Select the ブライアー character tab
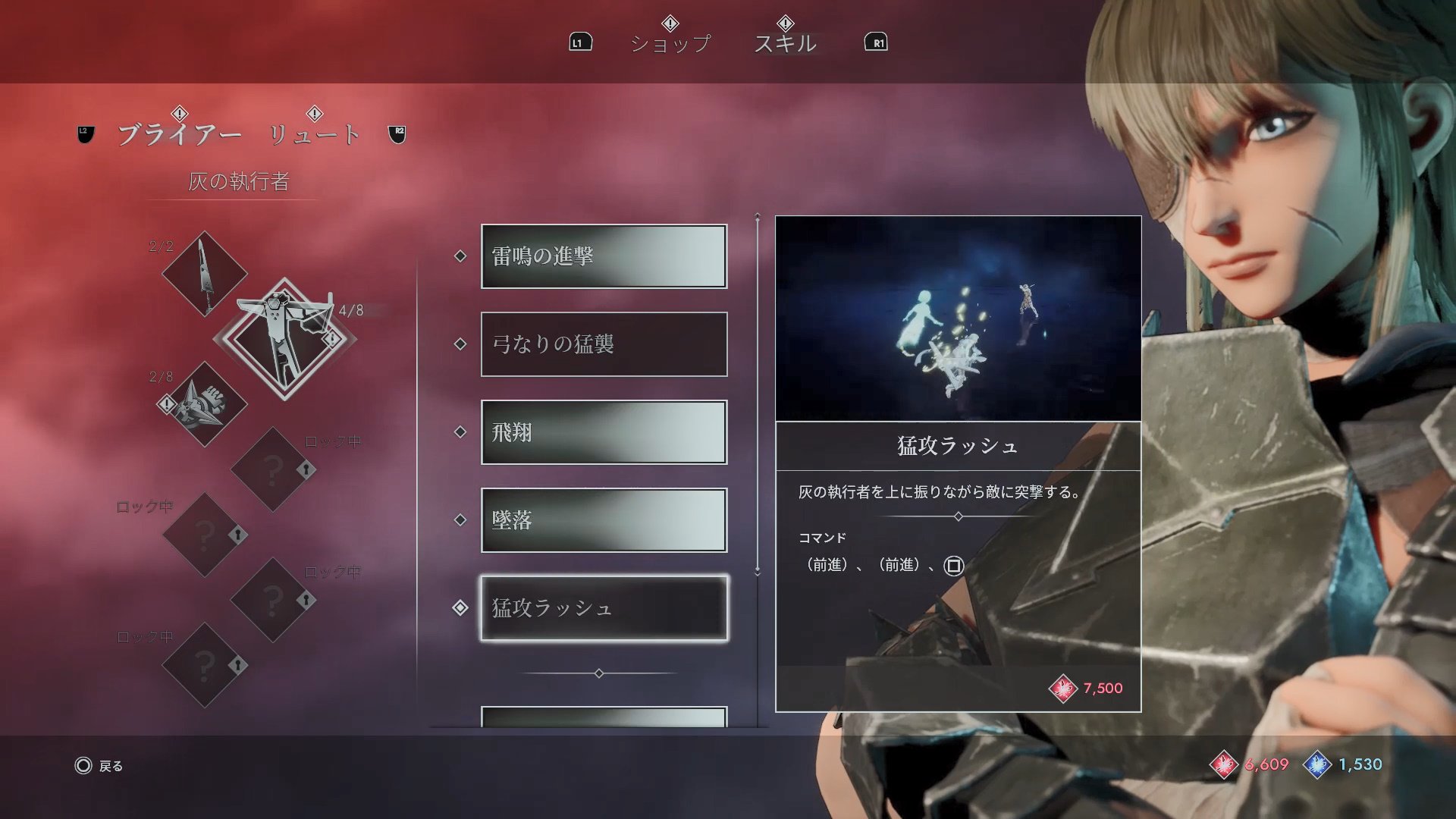The width and height of the screenshot is (1456, 819). pyautogui.click(x=180, y=134)
